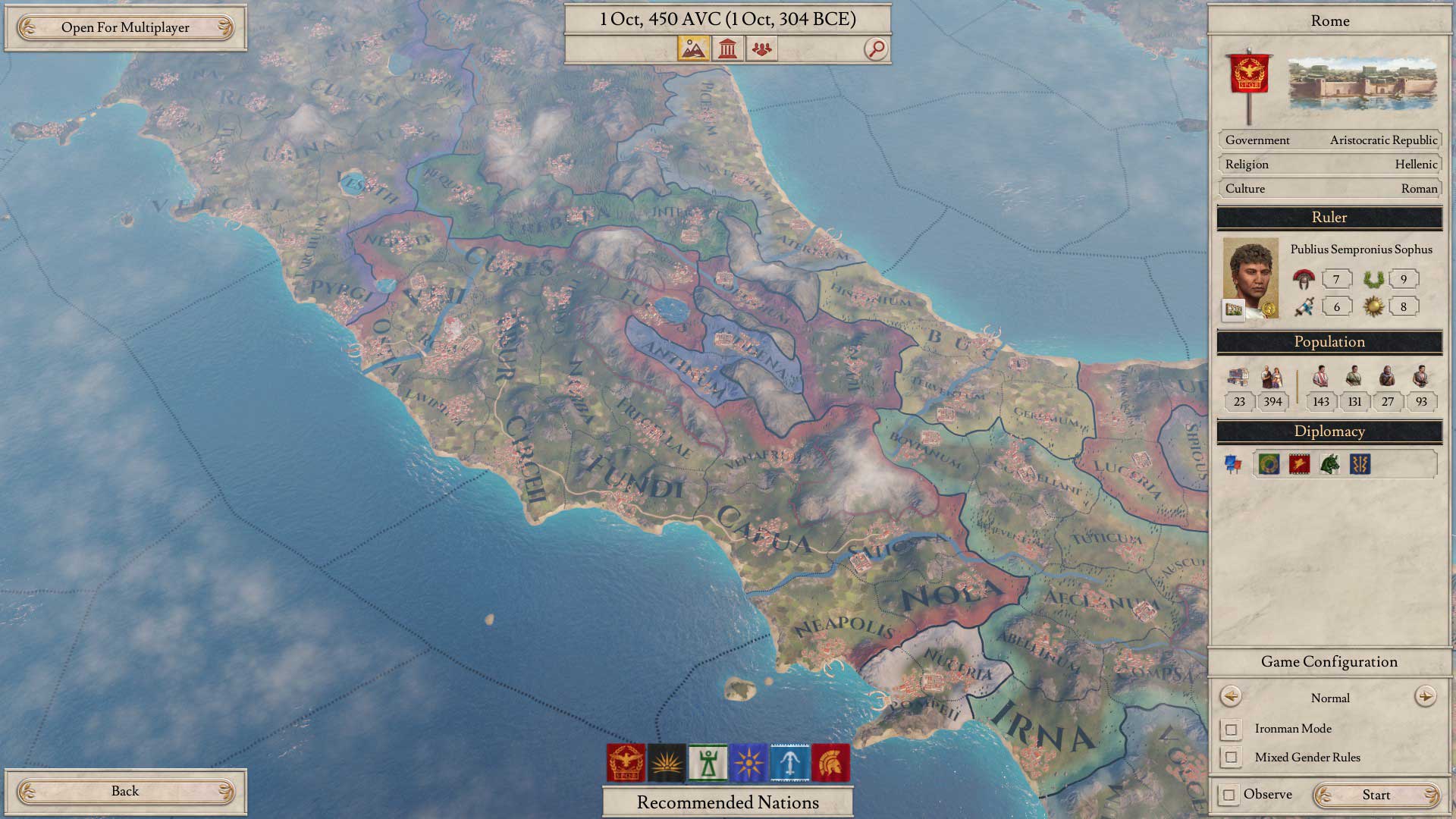Viewport: 1456px width, 819px height.
Task: Choose the blue flag with white anchor
Action: click(789, 762)
